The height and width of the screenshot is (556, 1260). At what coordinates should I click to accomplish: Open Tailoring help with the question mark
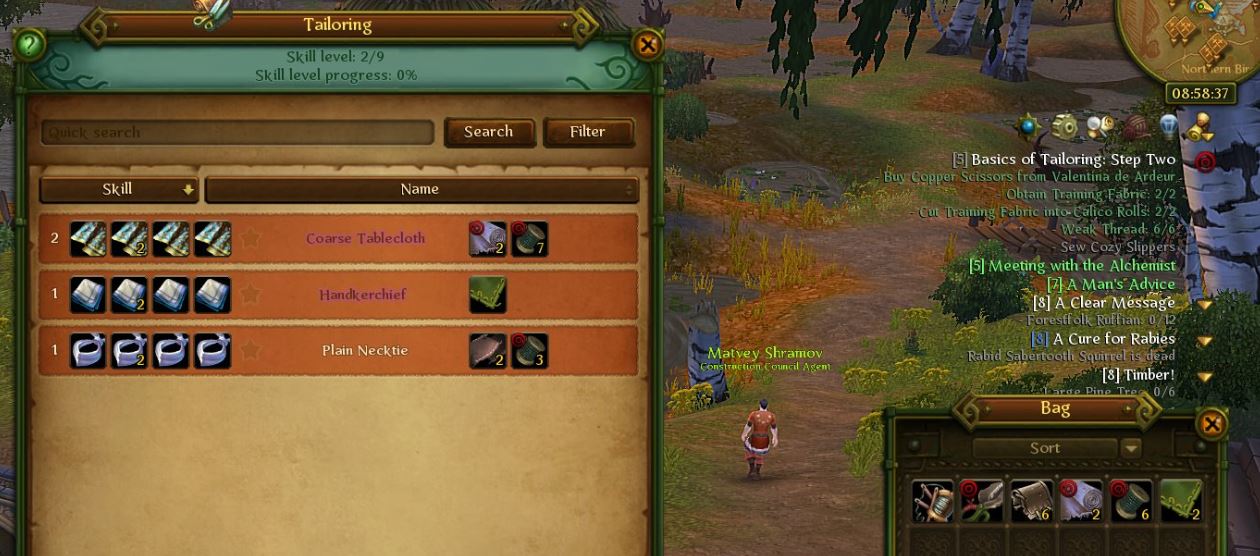[30, 44]
